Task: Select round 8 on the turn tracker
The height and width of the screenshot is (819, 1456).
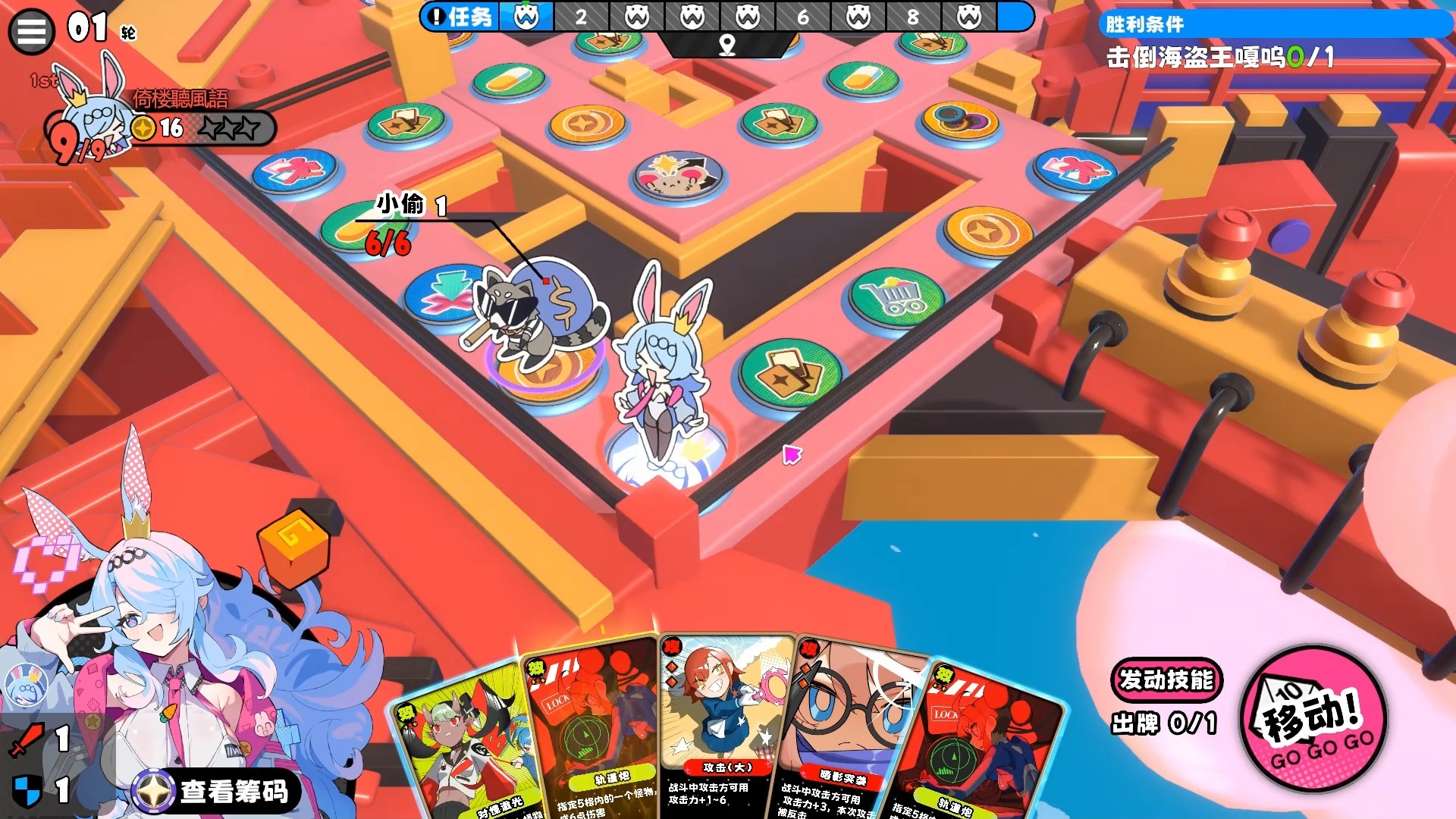Action: click(x=913, y=17)
